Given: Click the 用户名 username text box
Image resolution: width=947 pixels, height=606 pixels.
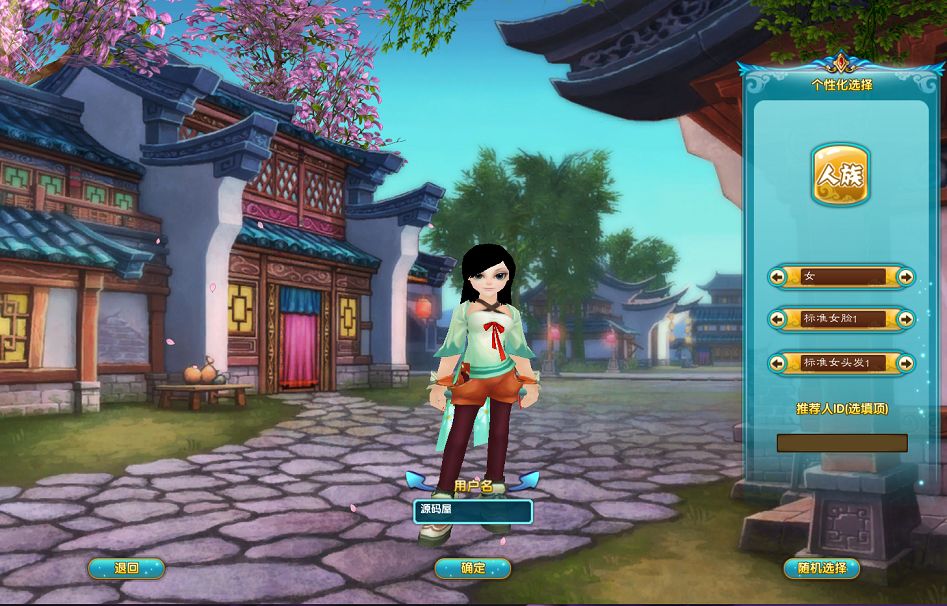Looking at the screenshot, I should [473, 511].
